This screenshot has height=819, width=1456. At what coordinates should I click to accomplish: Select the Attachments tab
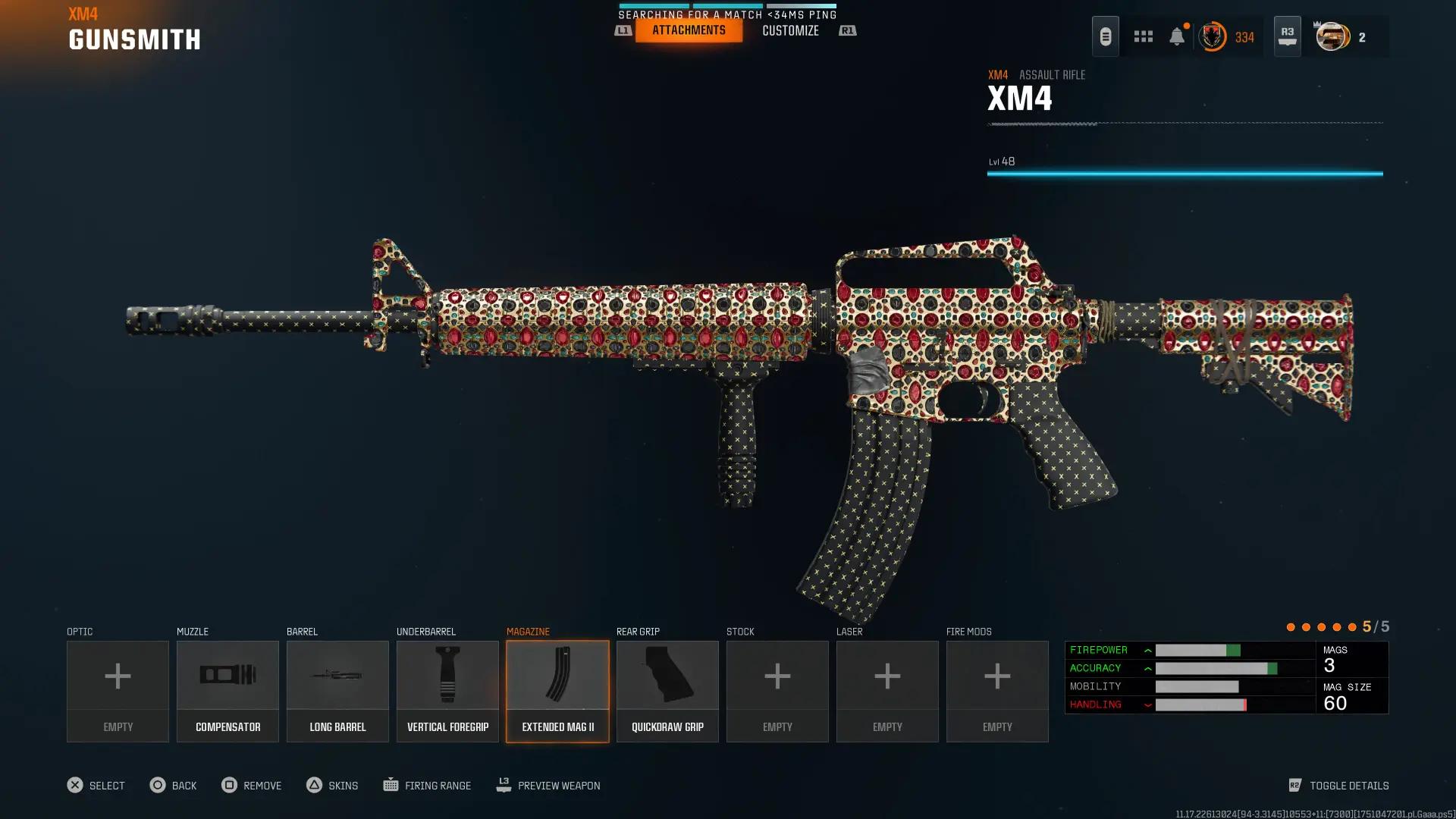pyautogui.click(x=689, y=30)
